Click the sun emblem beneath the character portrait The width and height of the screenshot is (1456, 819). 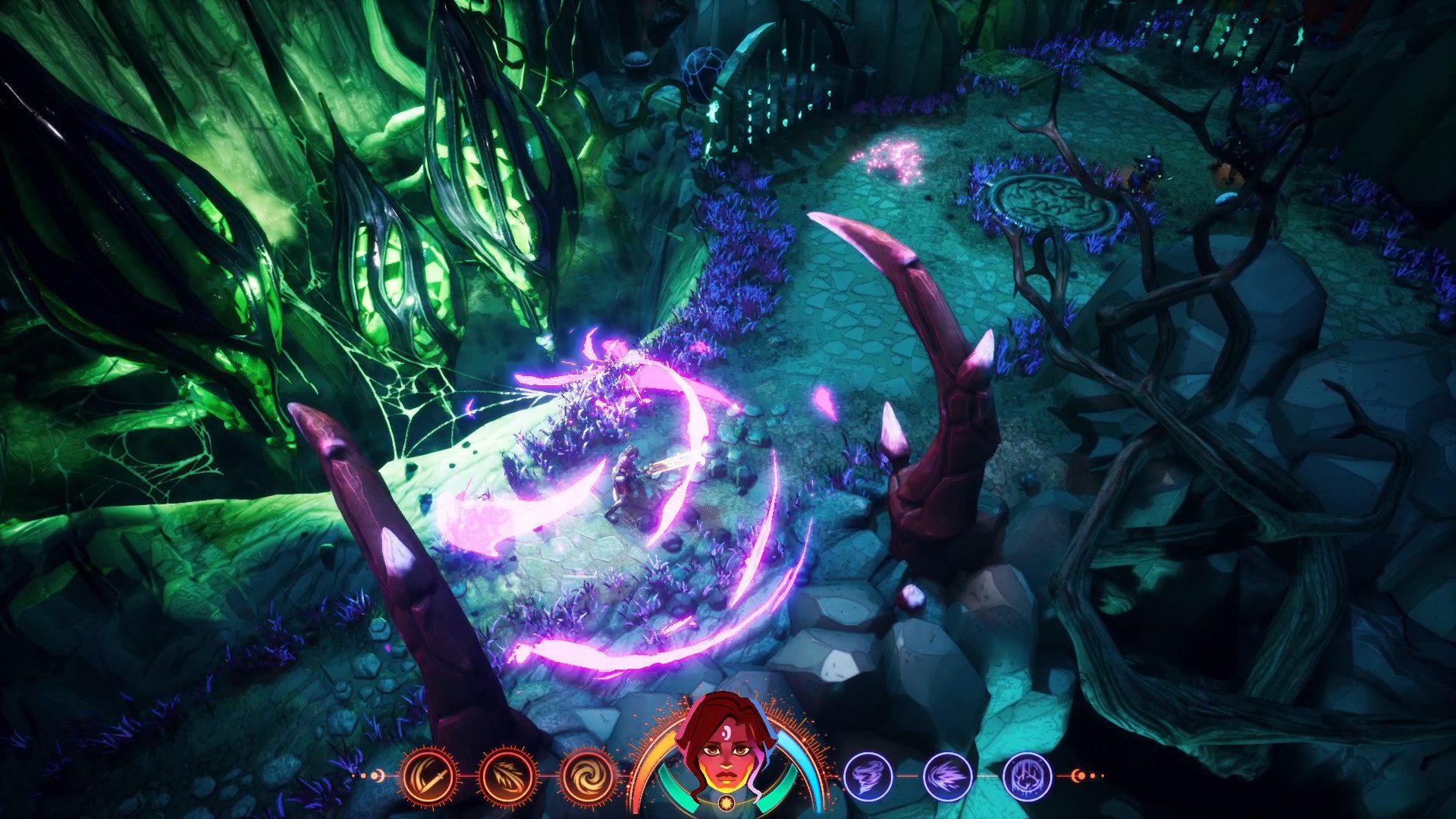(x=726, y=803)
